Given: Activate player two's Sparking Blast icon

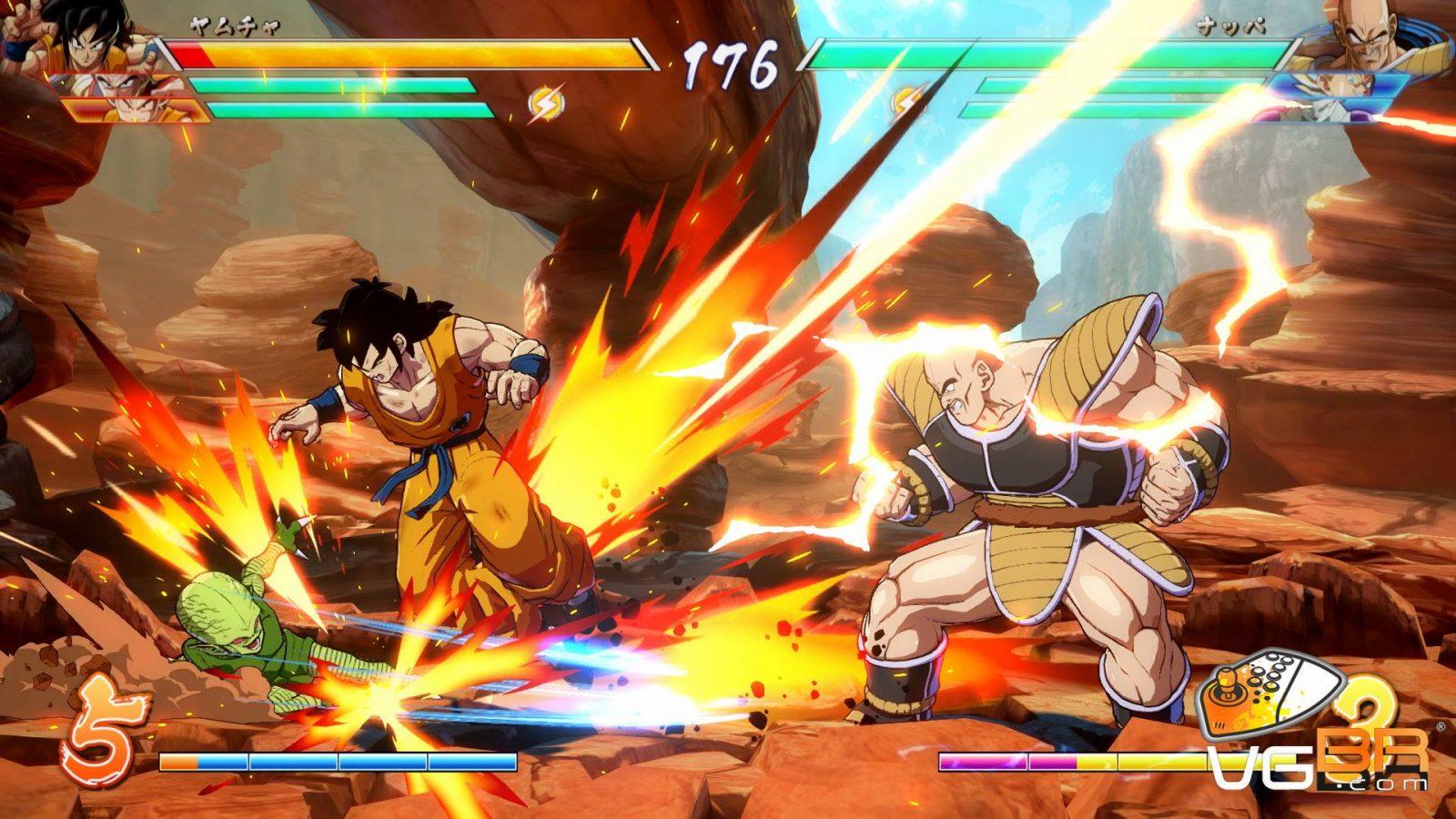Looking at the screenshot, I should pos(906,102).
